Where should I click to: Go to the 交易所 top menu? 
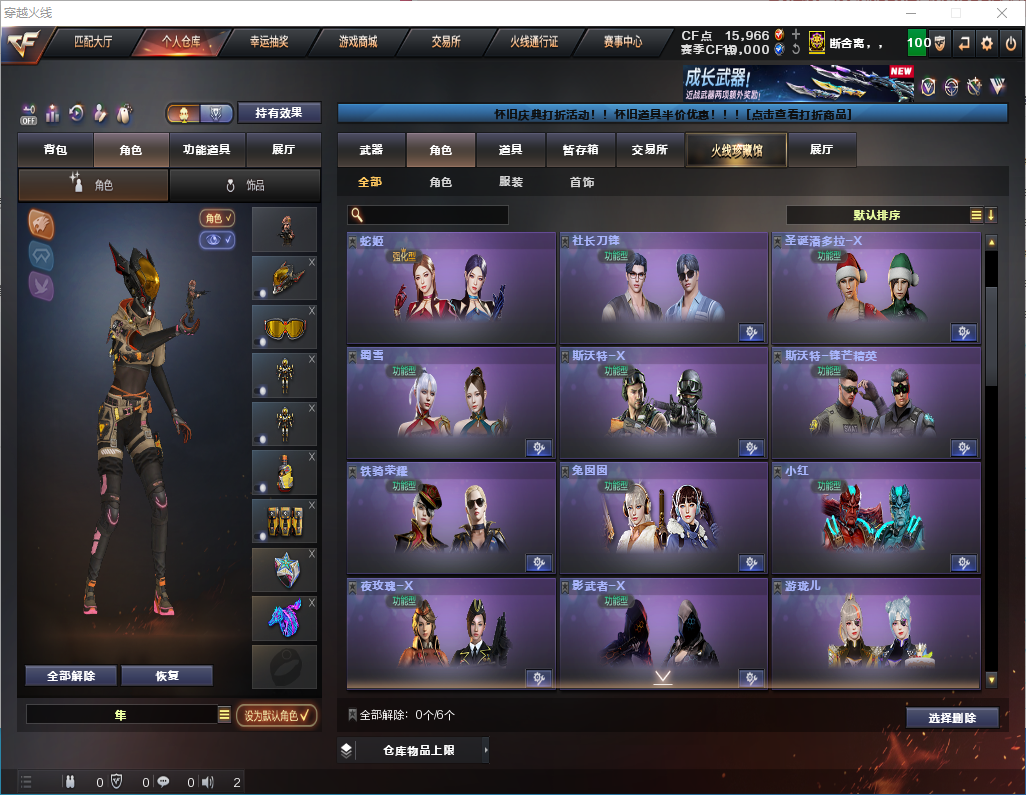[446, 42]
